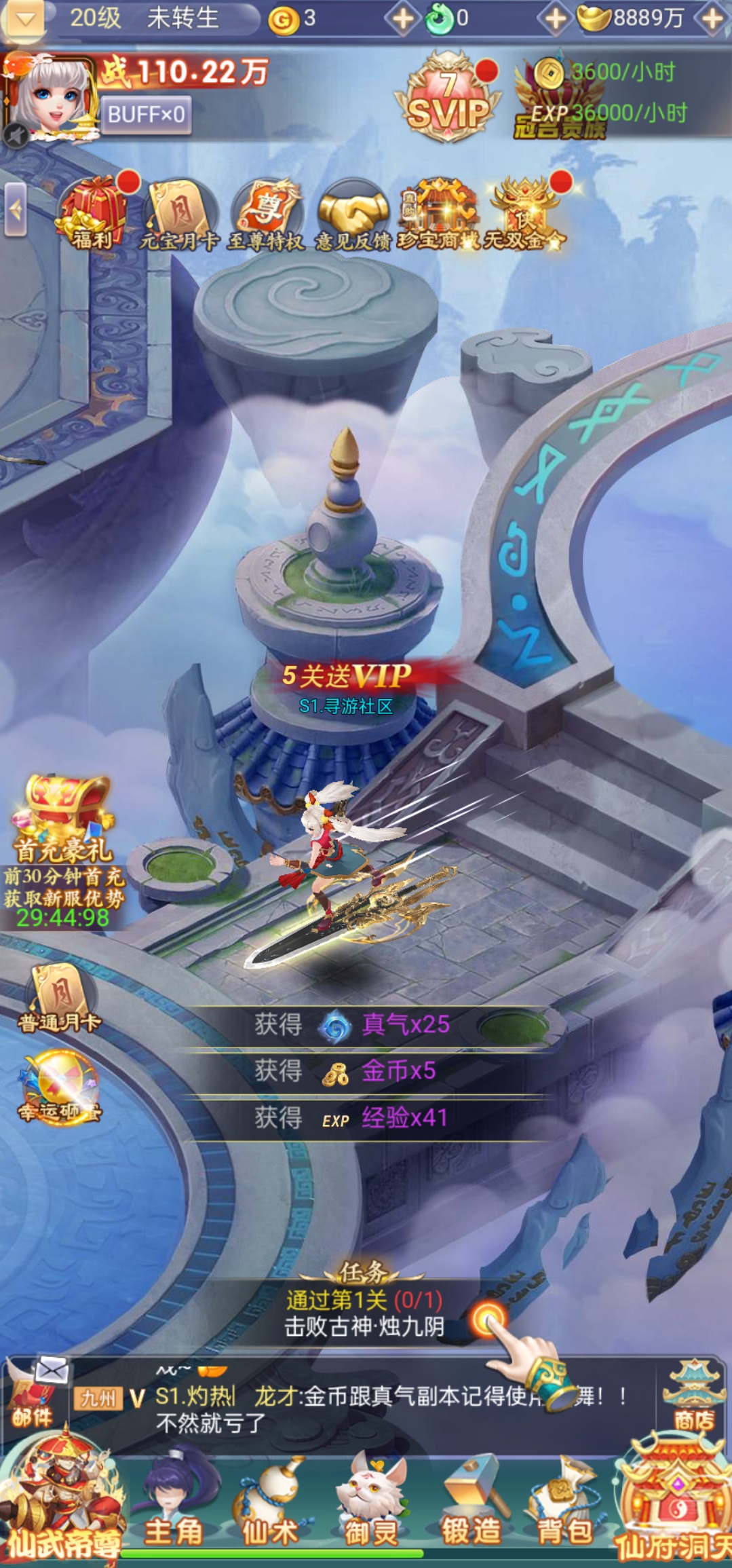Open the 主角 character menu
The width and height of the screenshot is (732, 1568).
pyautogui.click(x=174, y=1504)
